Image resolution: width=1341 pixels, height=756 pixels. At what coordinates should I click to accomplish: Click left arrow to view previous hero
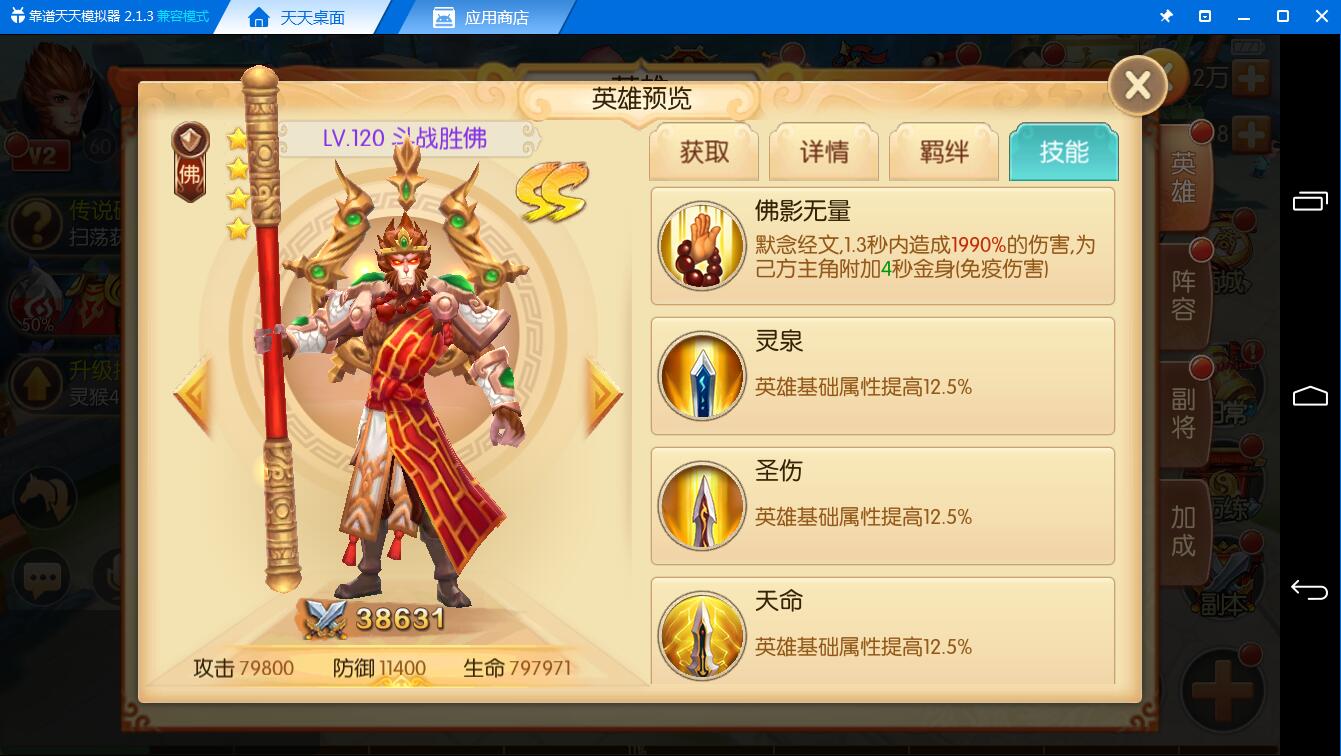click(x=190, y=394)
